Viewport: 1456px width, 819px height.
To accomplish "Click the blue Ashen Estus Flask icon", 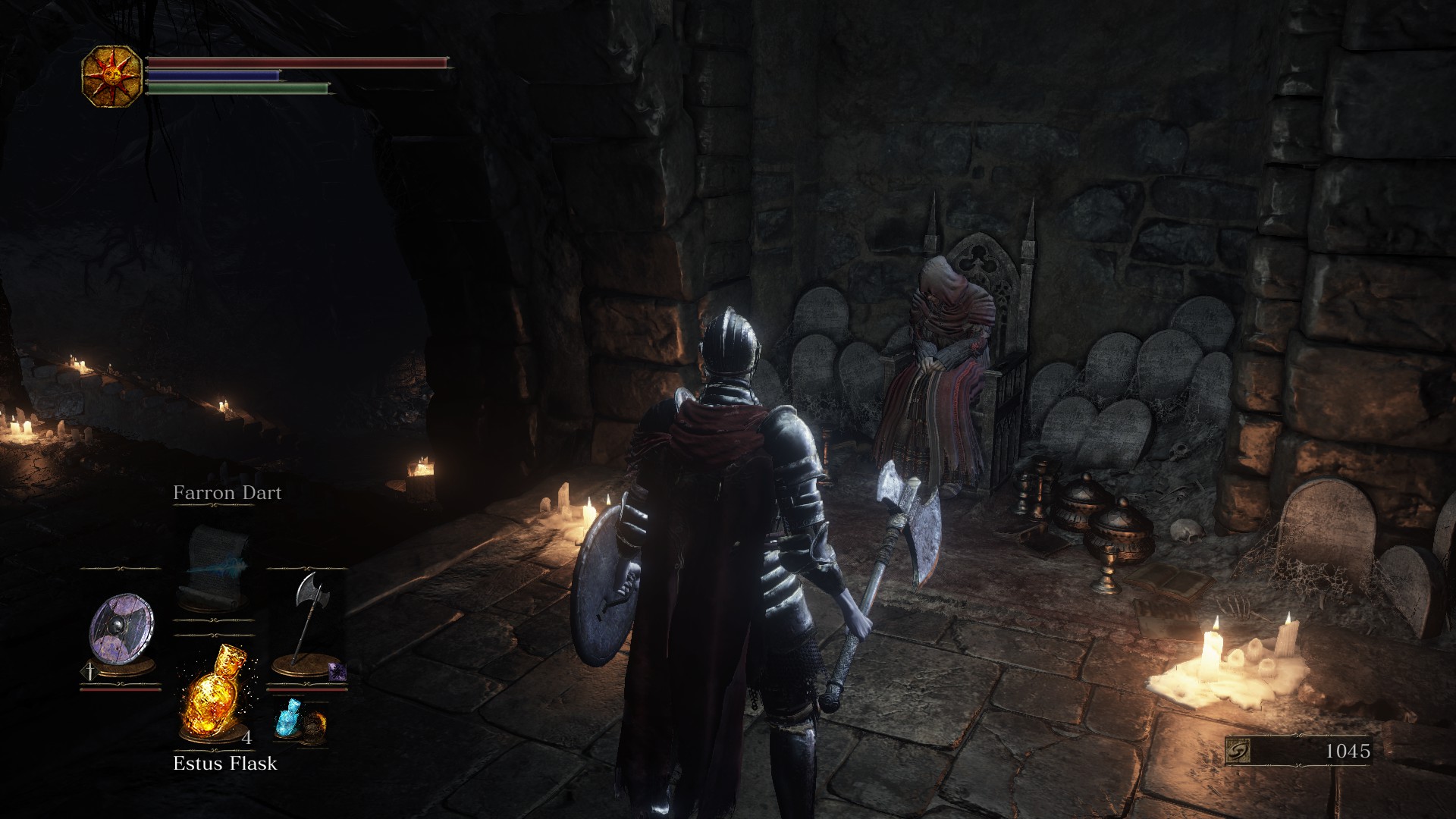I will tap(289, 717).
